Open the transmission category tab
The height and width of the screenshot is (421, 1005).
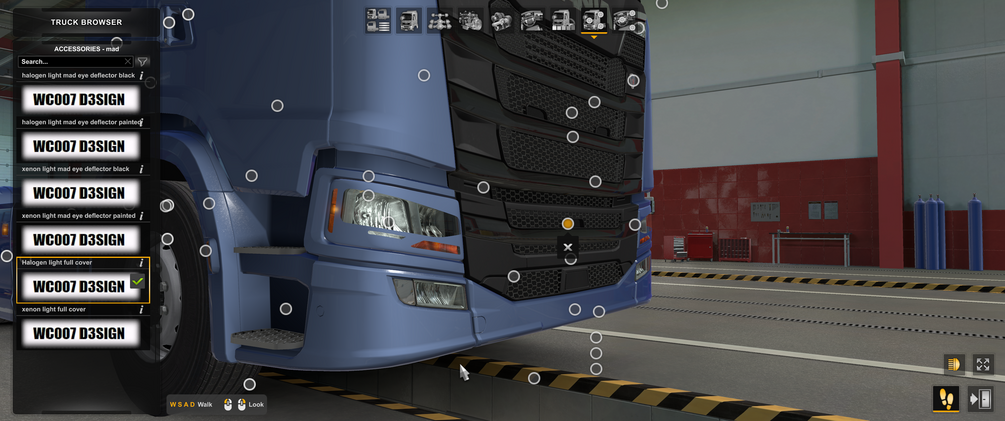[x=501, y=20]
